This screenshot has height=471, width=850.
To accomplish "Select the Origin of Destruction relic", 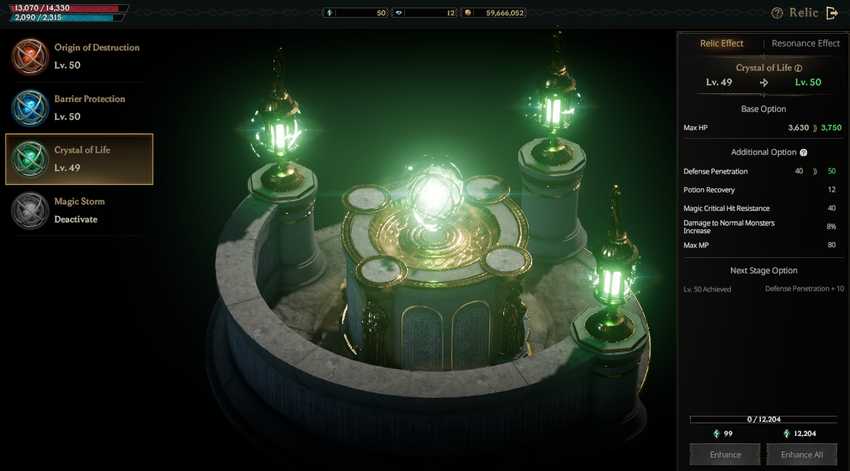I will pyautogui.click(x=78, y=56).
